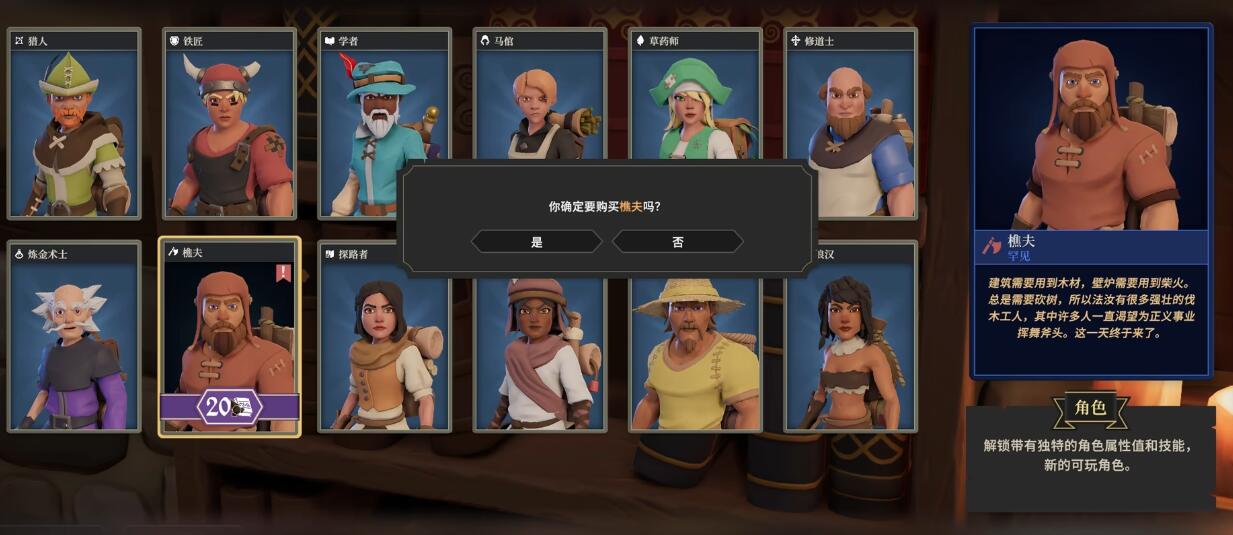Cancel purchase with the 否 button
Viewport: 1233px width, 535px height.
click(x=678, y=242)
